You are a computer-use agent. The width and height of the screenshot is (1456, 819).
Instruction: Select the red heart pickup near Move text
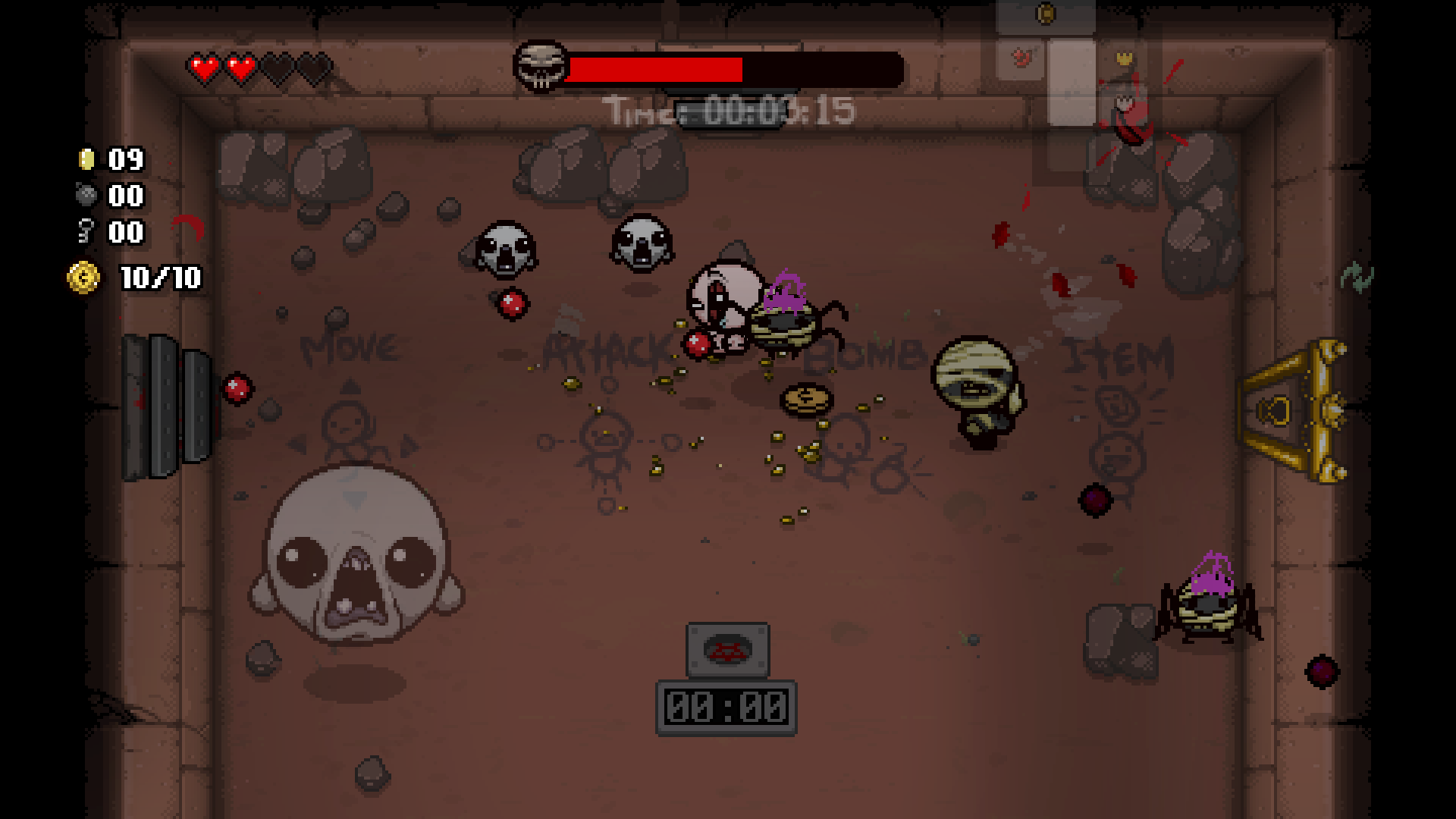(x=238, y=389)
